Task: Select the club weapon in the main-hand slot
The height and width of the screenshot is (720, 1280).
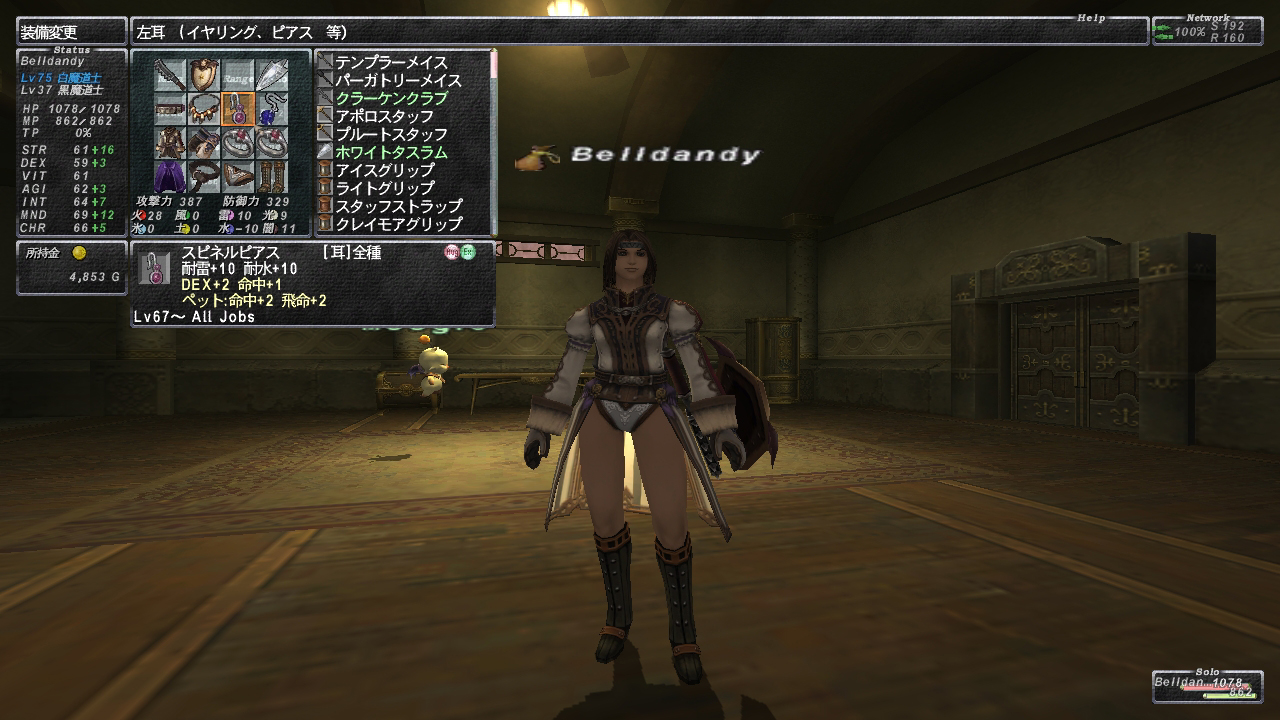Action: 171,75
